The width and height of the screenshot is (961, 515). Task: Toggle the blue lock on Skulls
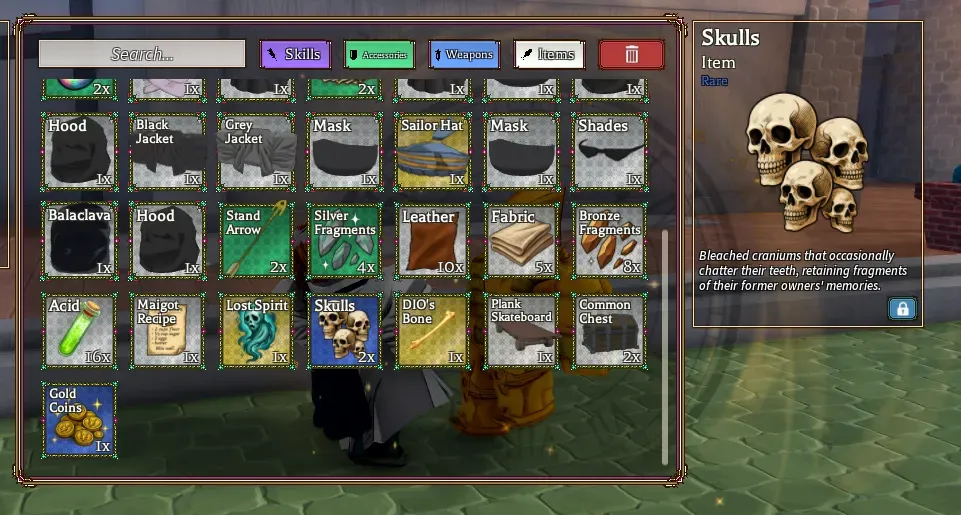(902, 309)
